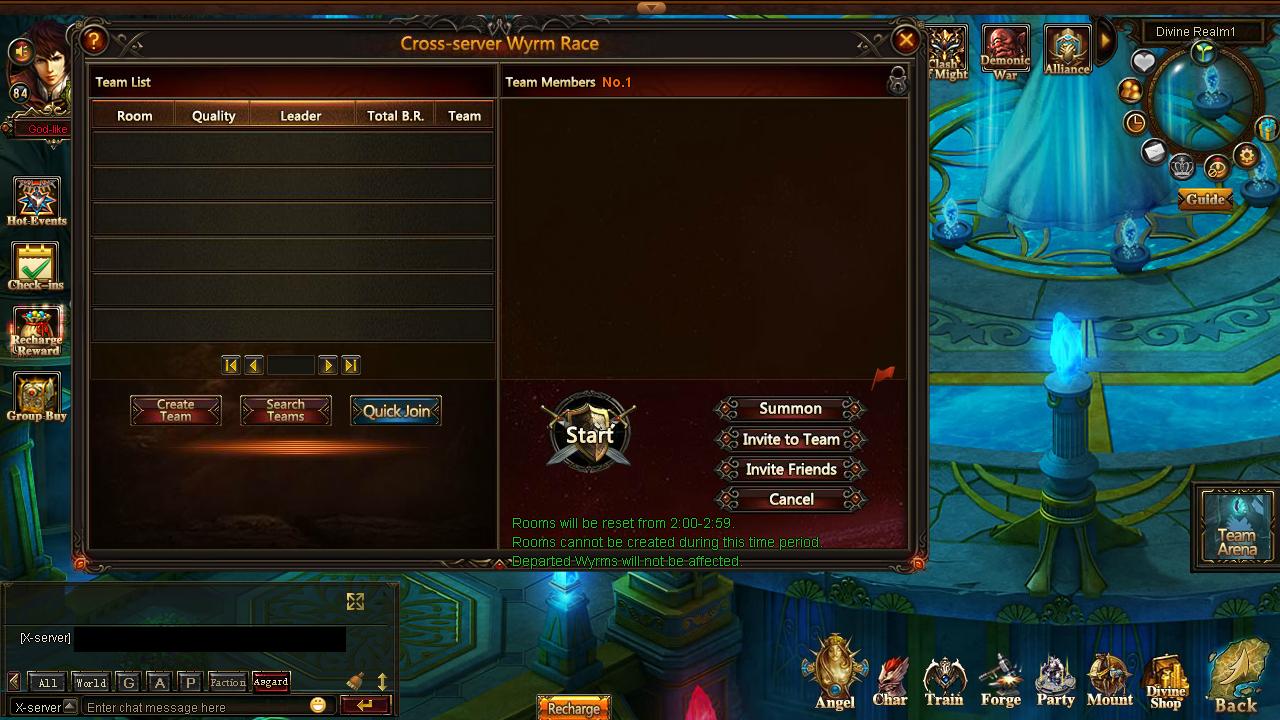Focus the chat message input field
Screen dimensions: 1280x720
195,707
